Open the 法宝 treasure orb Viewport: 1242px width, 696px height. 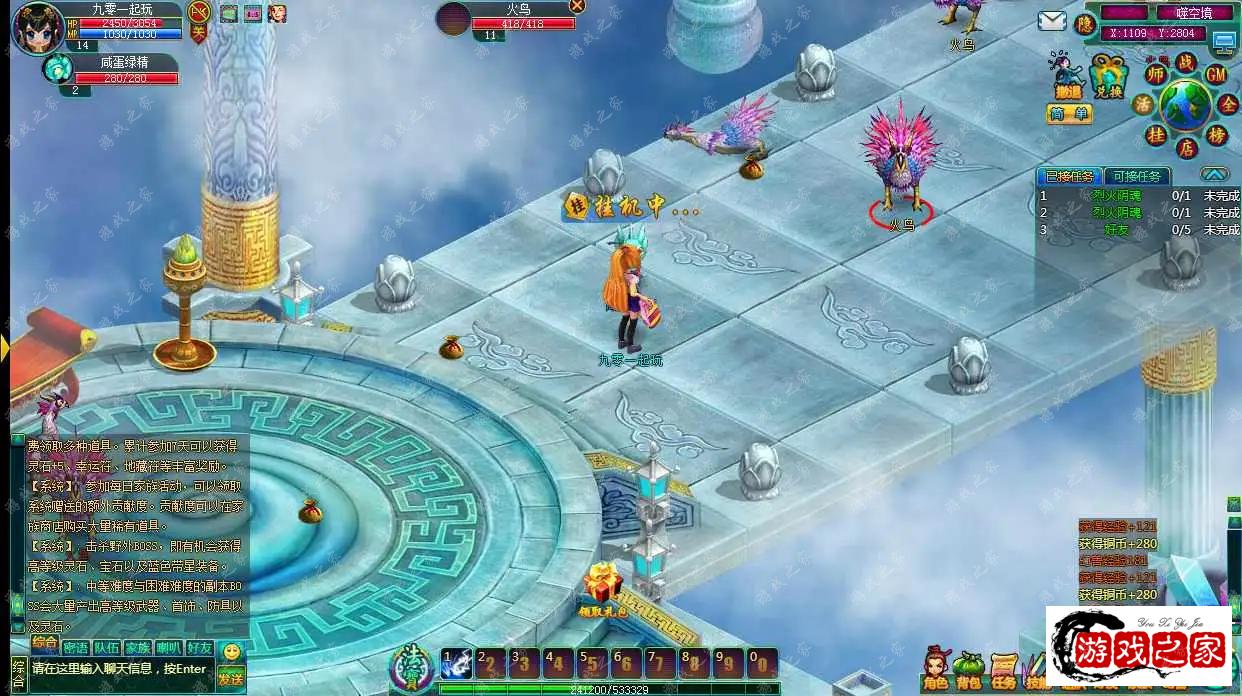[x=413, y=662]
